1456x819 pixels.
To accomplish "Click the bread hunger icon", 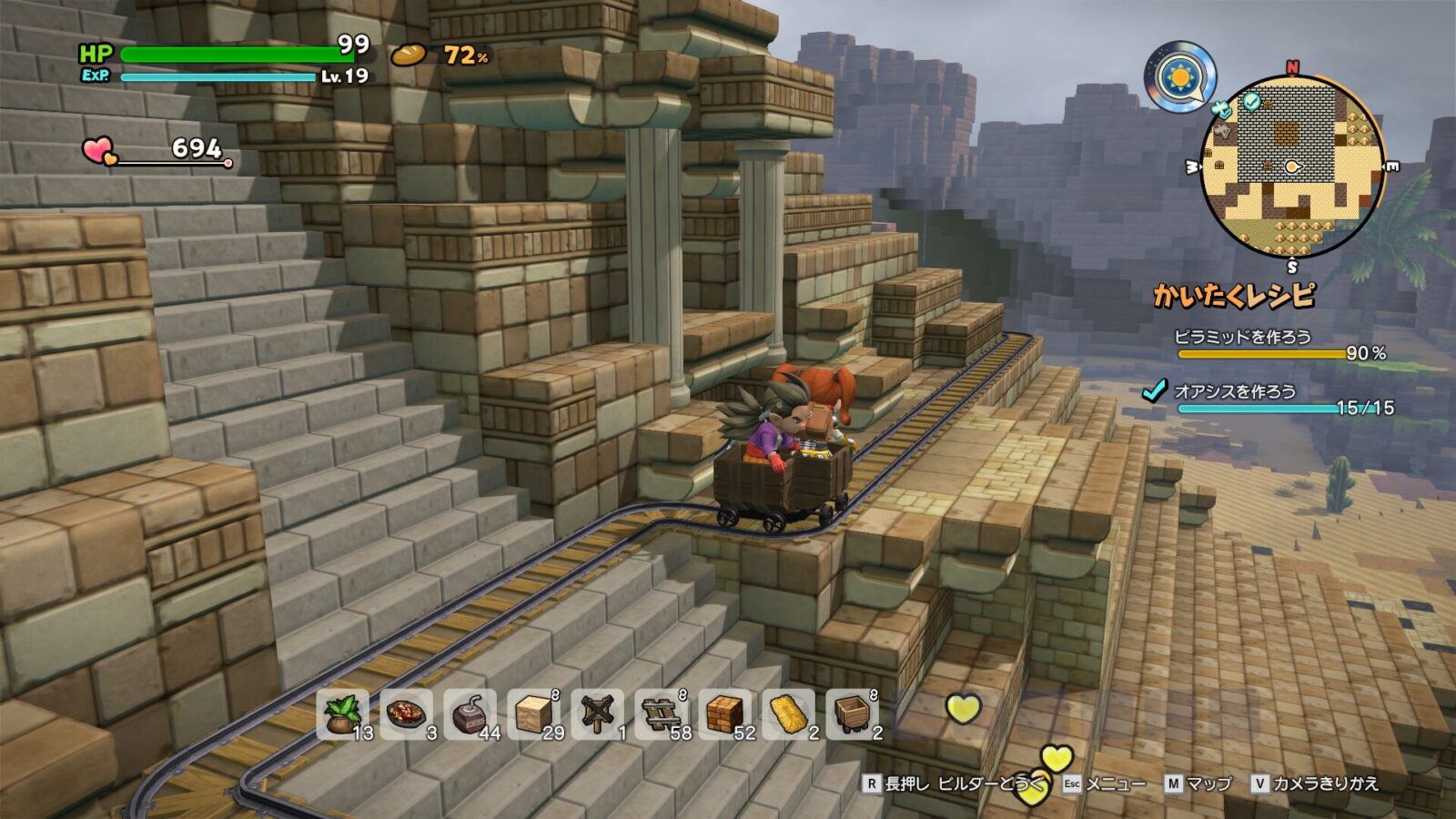I will [409, 56].
